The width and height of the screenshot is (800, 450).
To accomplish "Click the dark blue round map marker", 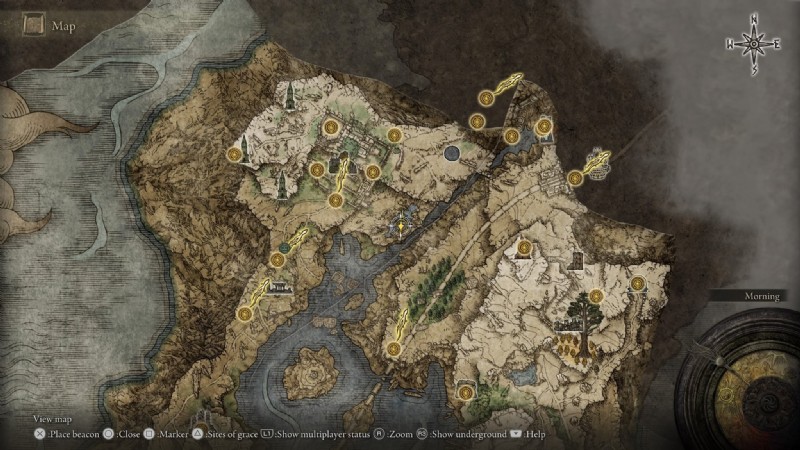I will click(x=452, y=153).
